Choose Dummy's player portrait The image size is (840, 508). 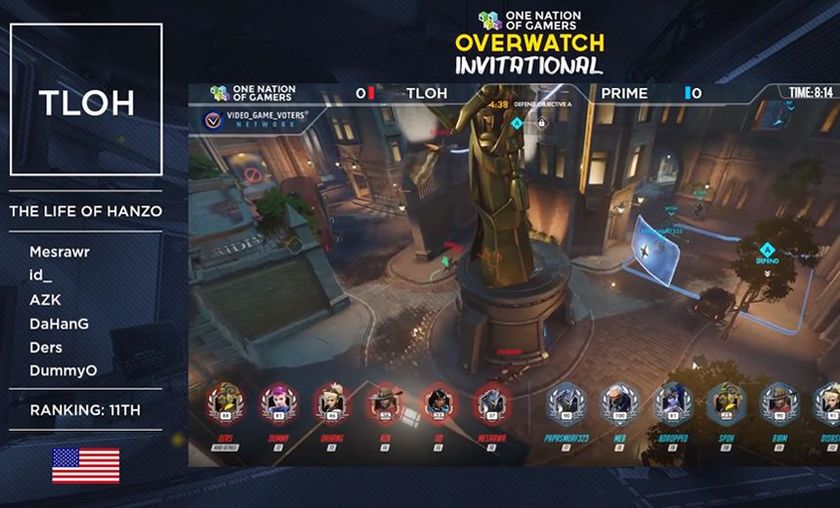coord(278,402)
